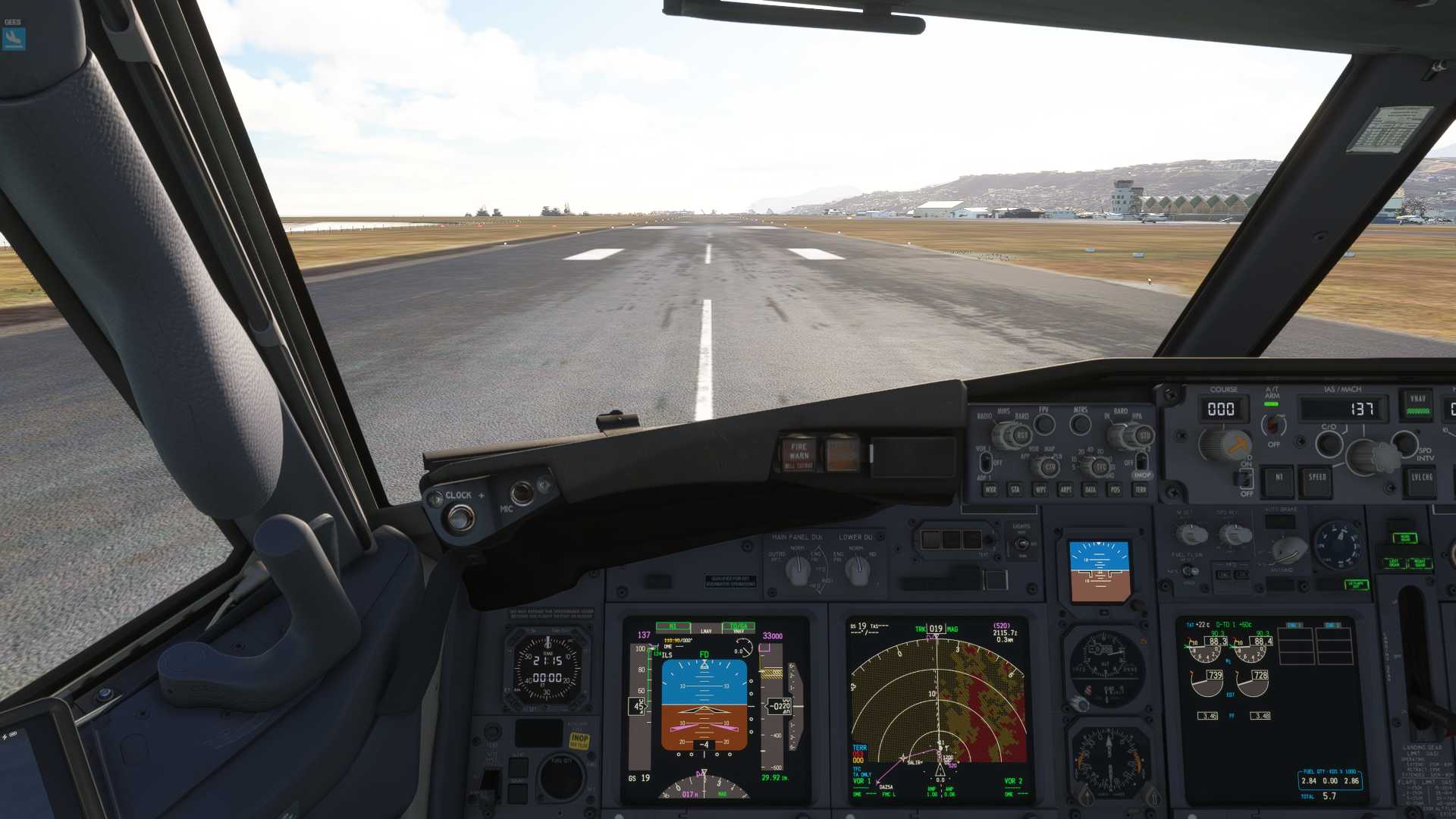Click the MTRS meters button
This screenshot has height=819, width=1456.
pyautogui.click(x=1080, y=424)
